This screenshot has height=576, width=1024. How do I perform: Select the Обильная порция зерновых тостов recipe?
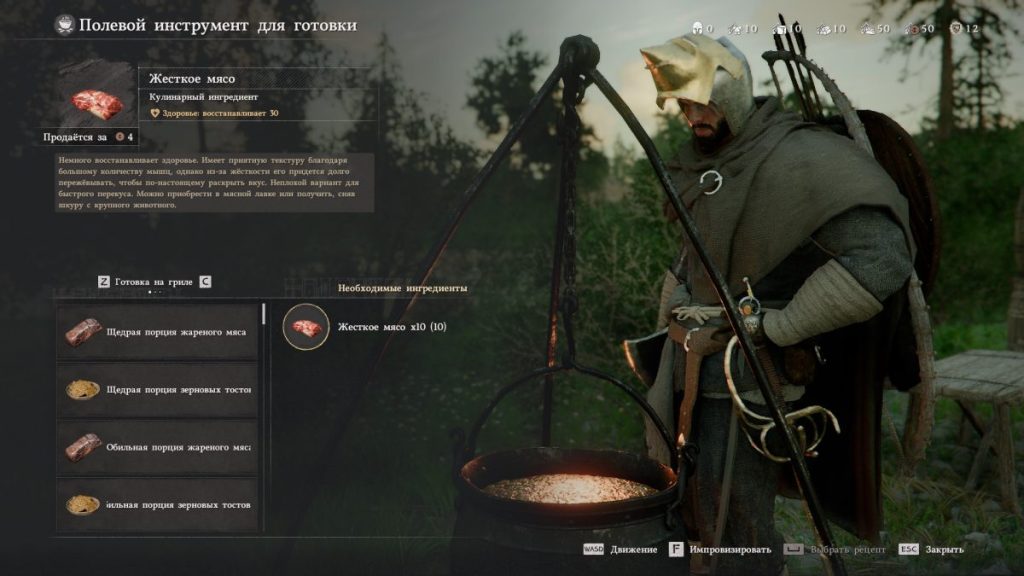(158, 505)
